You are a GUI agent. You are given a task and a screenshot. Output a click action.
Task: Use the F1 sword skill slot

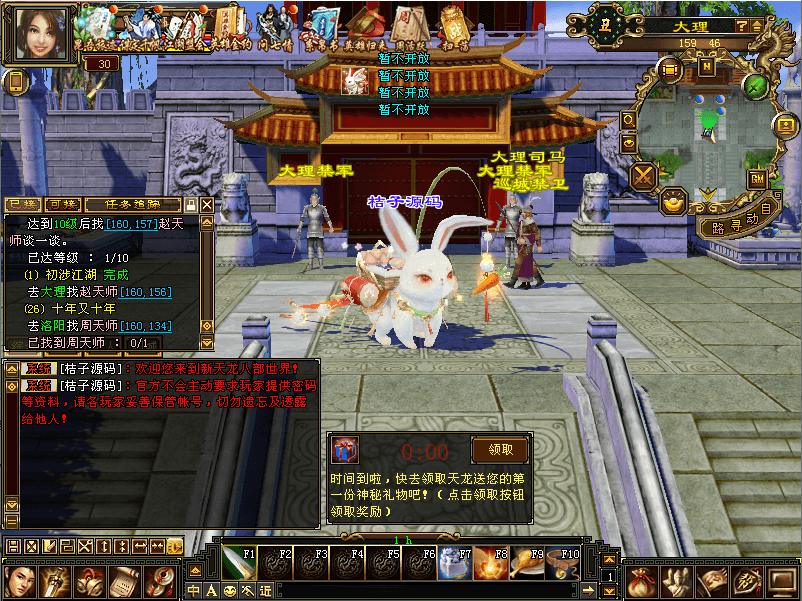tap(236, 562)
